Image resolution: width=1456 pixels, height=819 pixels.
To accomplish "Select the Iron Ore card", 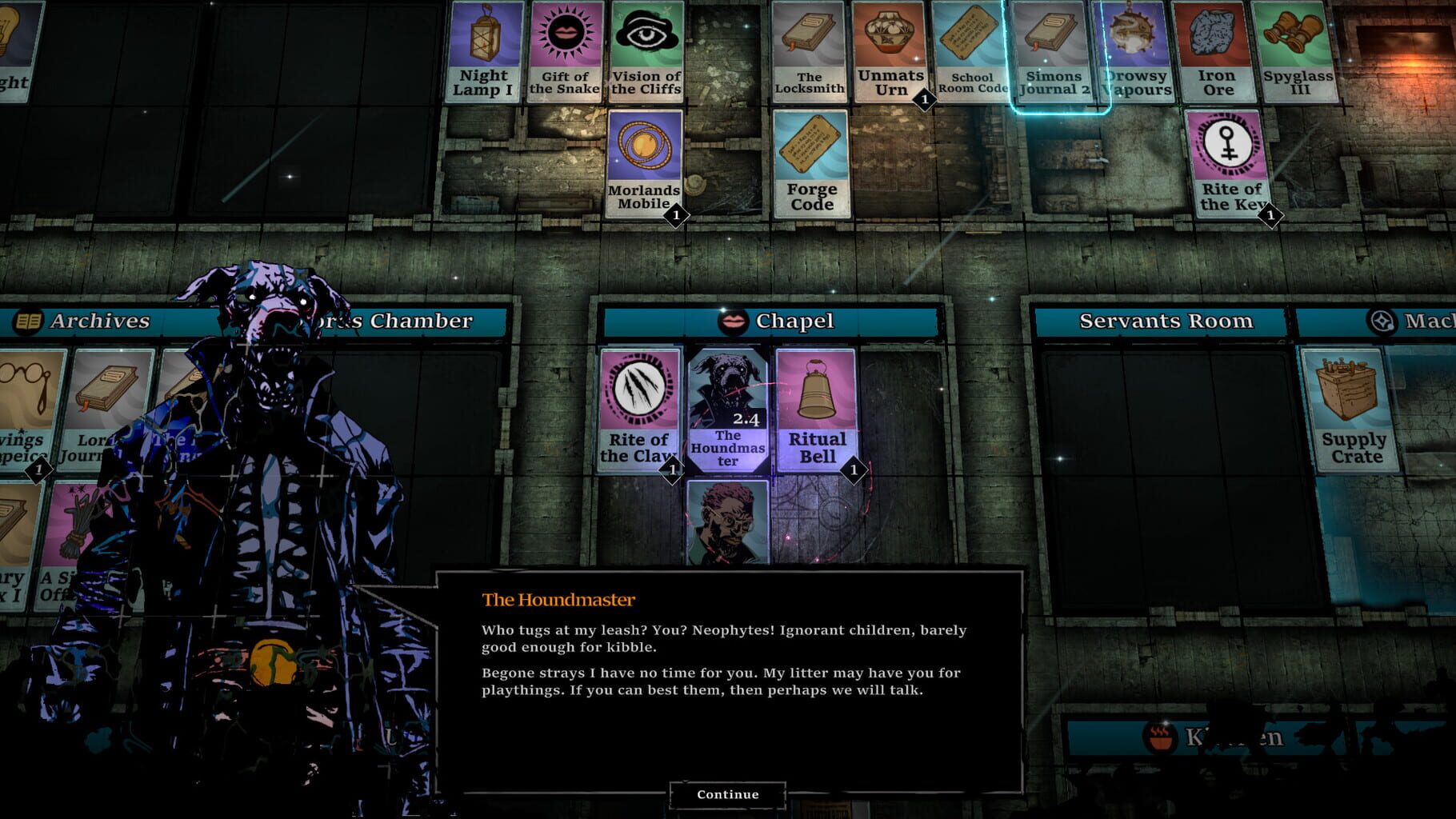I will [x=1217, y=50].
